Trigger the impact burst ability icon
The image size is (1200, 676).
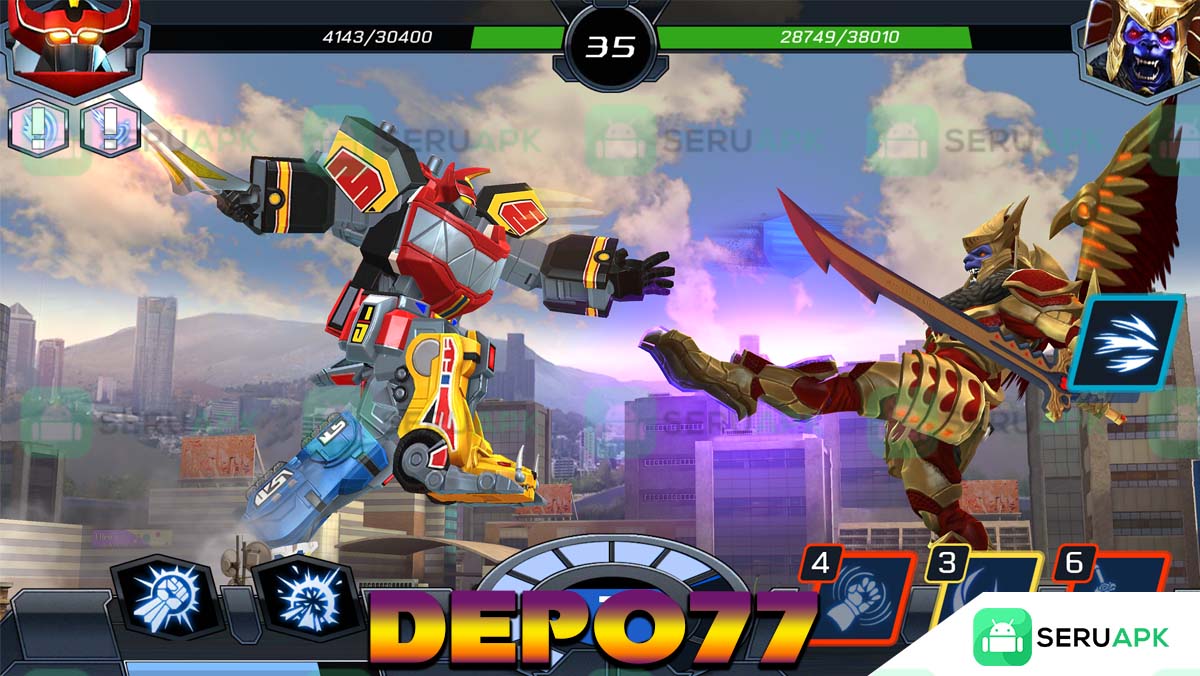coord(305,599)
